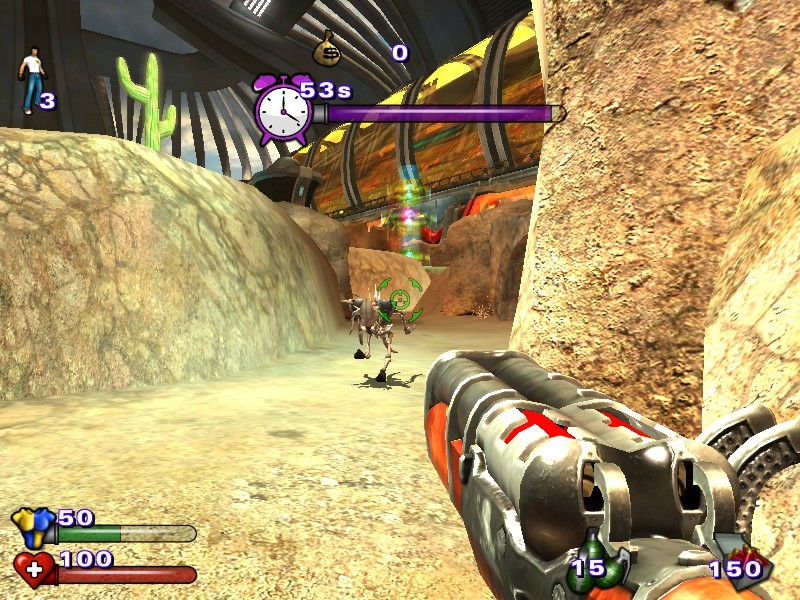Select the money bag score icon

pos(327,46)
